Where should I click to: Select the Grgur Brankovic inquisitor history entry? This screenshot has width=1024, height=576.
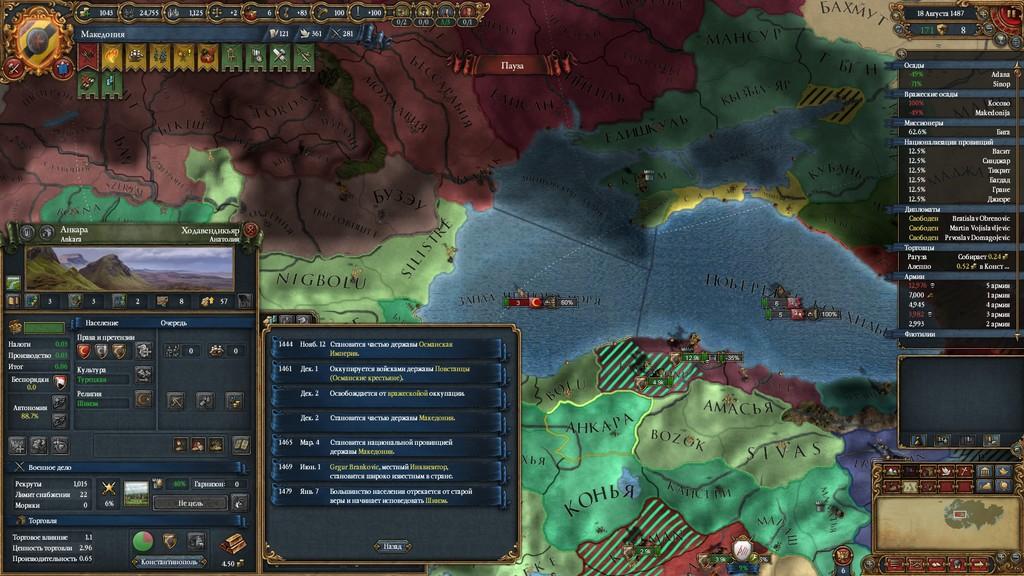pos(386,470)
